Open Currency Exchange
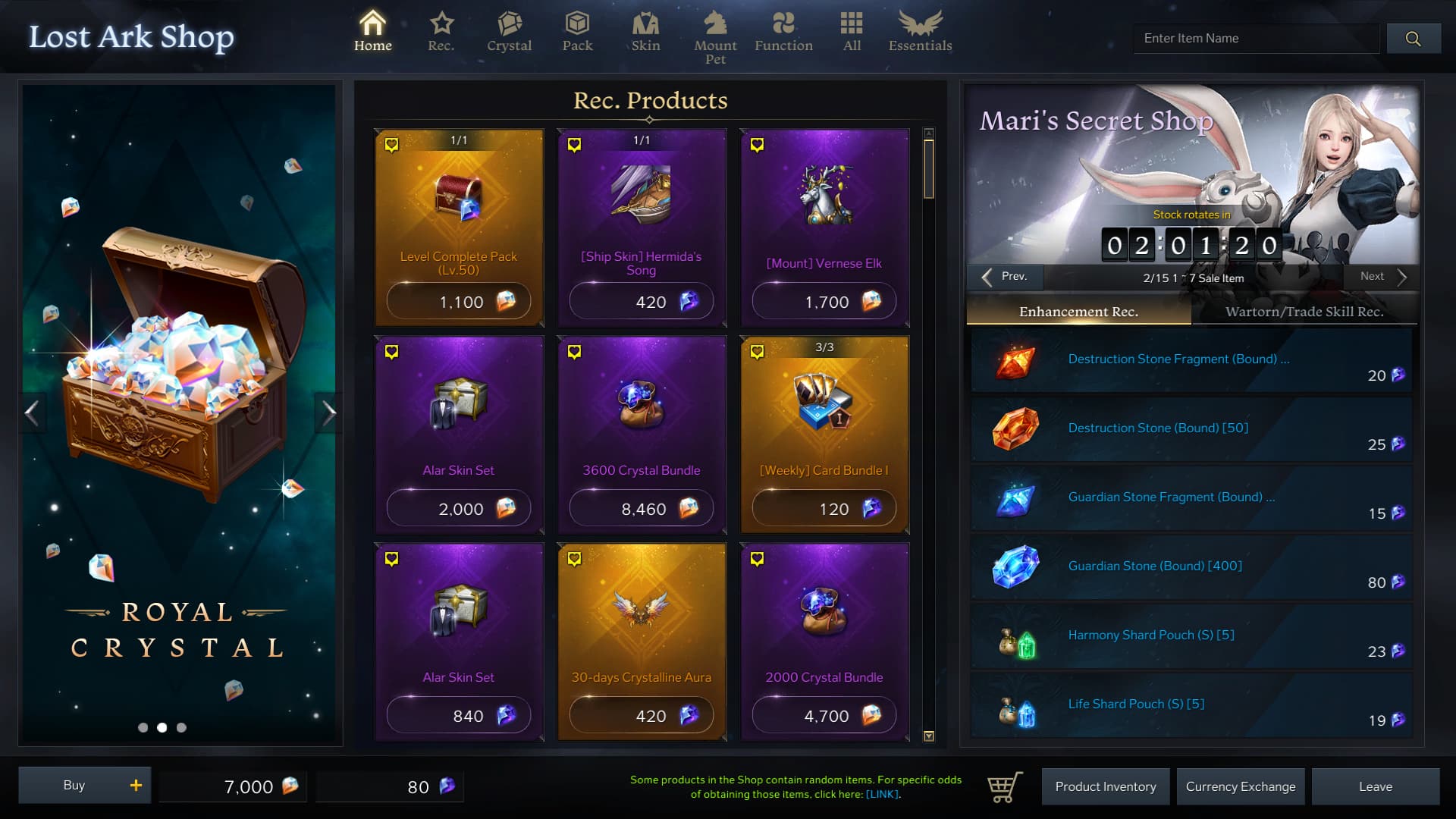Screen dimensions: 1456x819 tap(1241, 786)
